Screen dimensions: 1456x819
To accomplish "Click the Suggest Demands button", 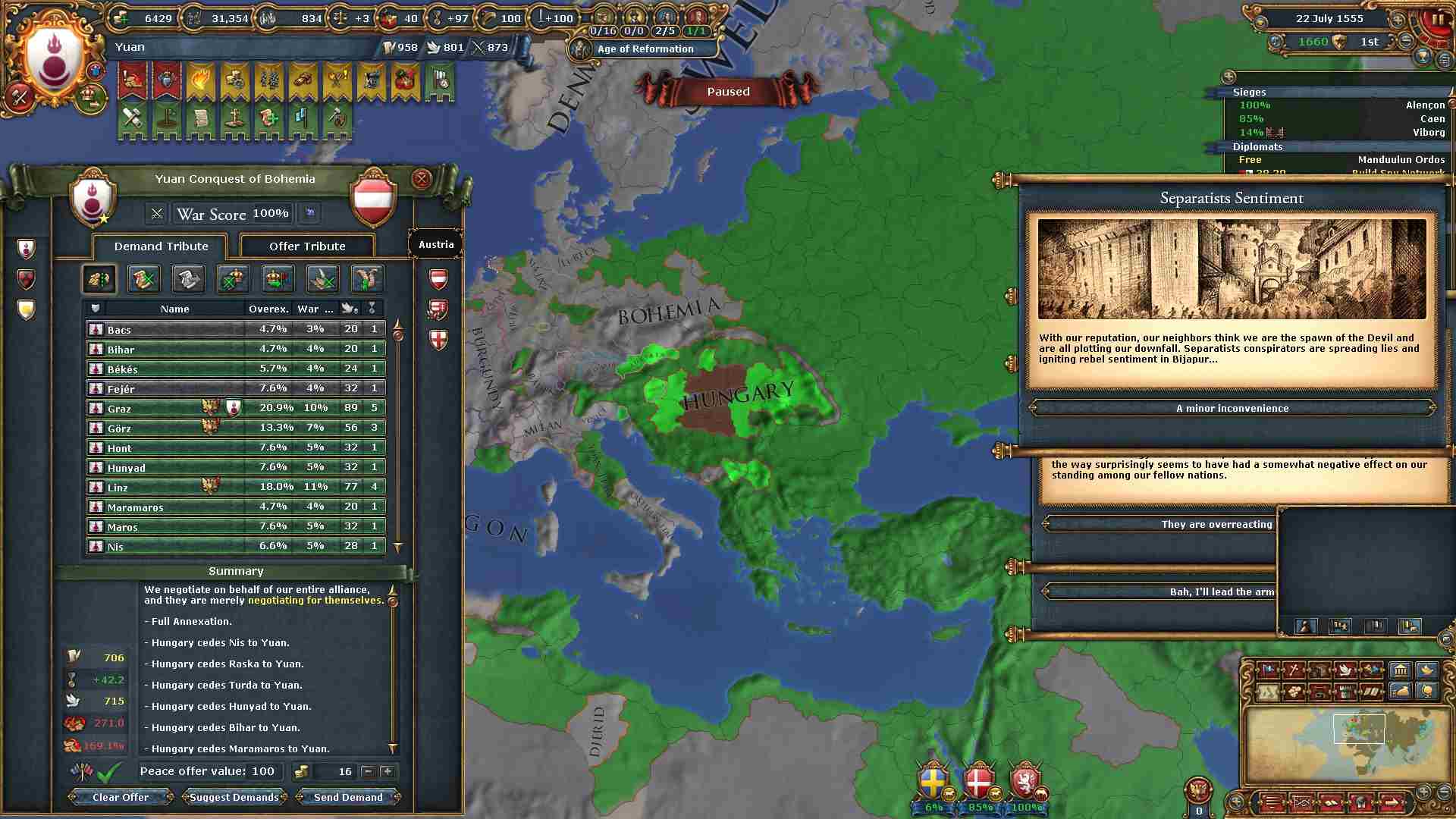I will tap(234, 797).
